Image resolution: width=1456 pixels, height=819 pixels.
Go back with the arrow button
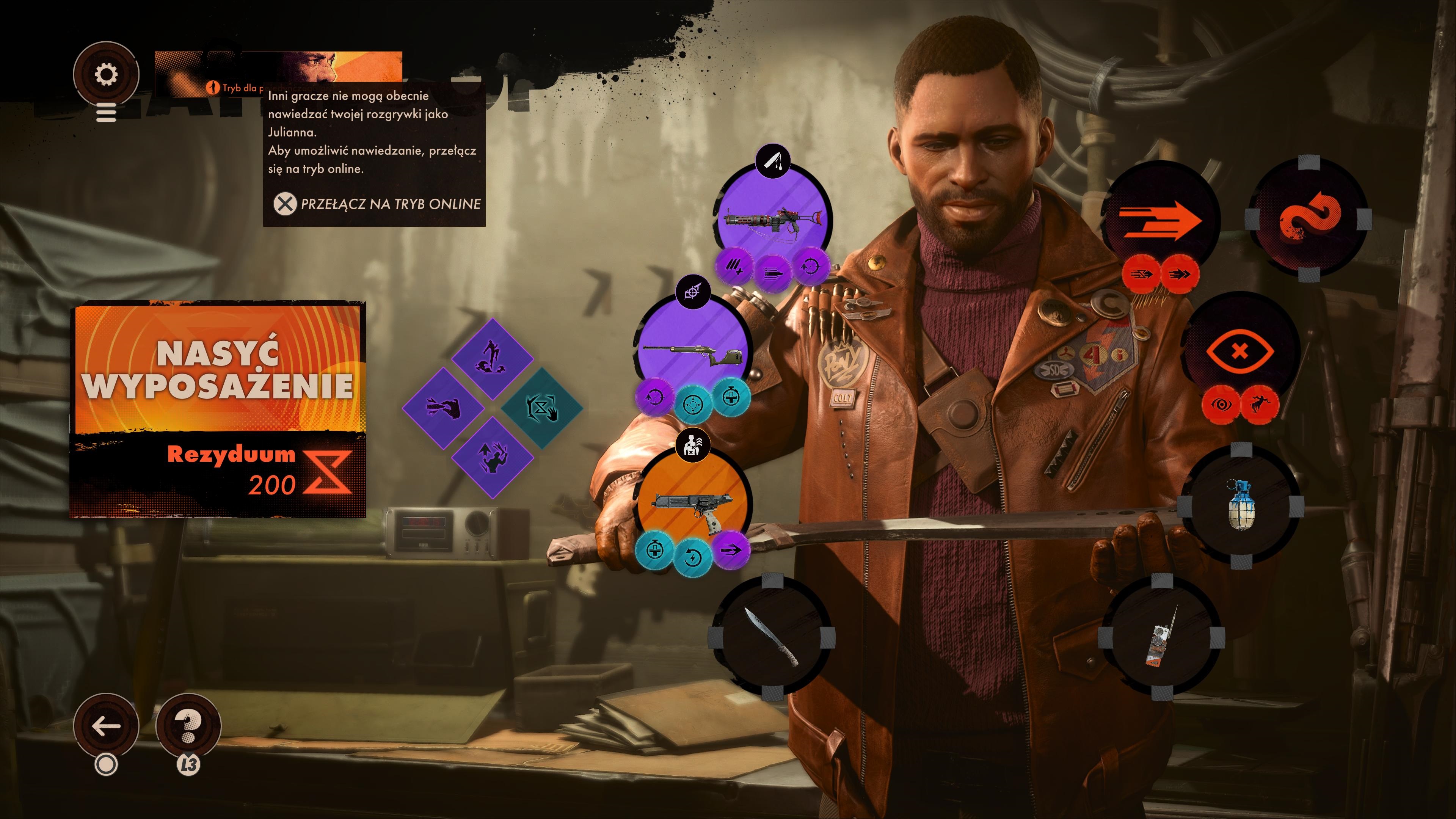[106, 726]
